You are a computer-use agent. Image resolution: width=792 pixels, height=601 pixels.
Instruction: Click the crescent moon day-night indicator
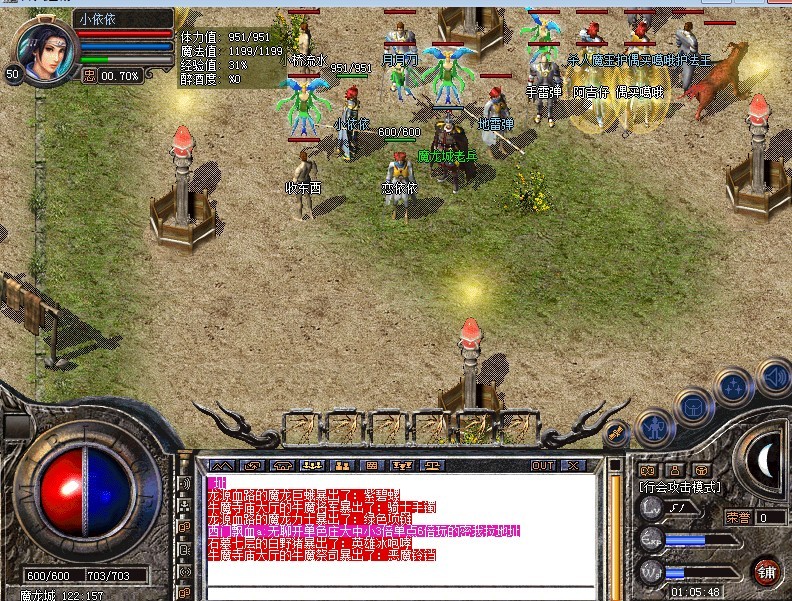pos(768,460)
